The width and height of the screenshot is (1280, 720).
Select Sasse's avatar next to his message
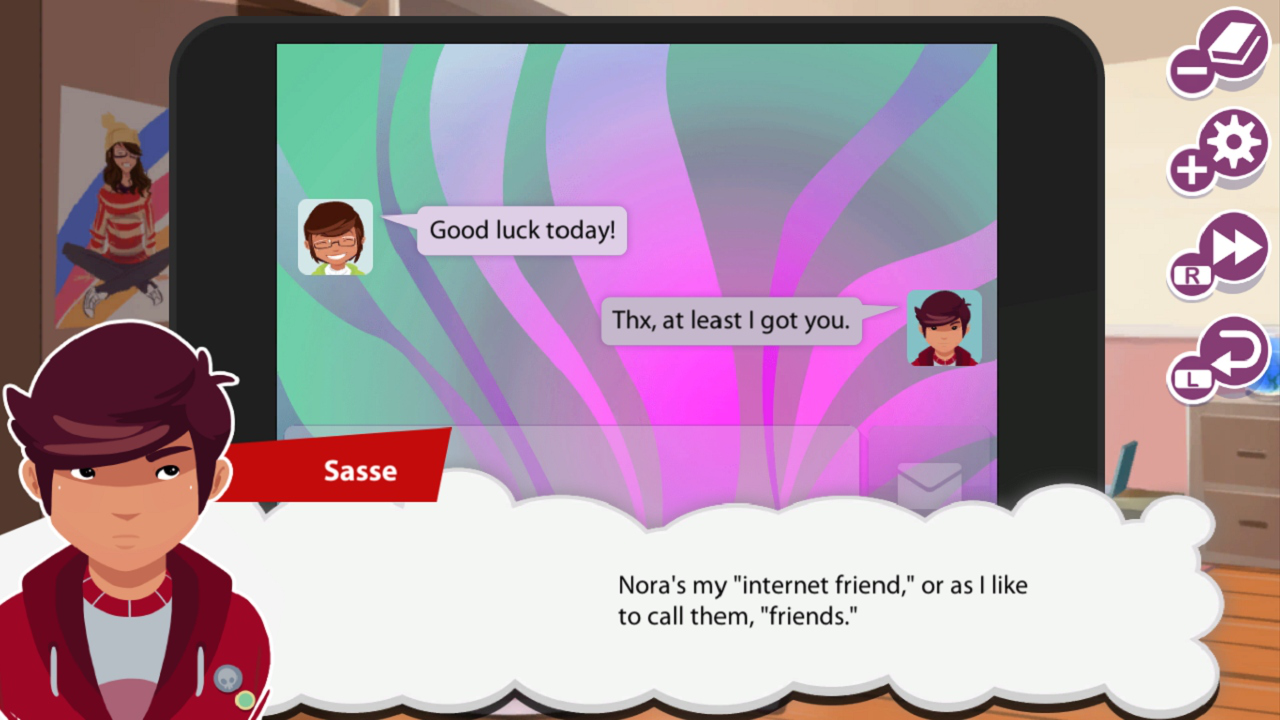coord(944,327)
